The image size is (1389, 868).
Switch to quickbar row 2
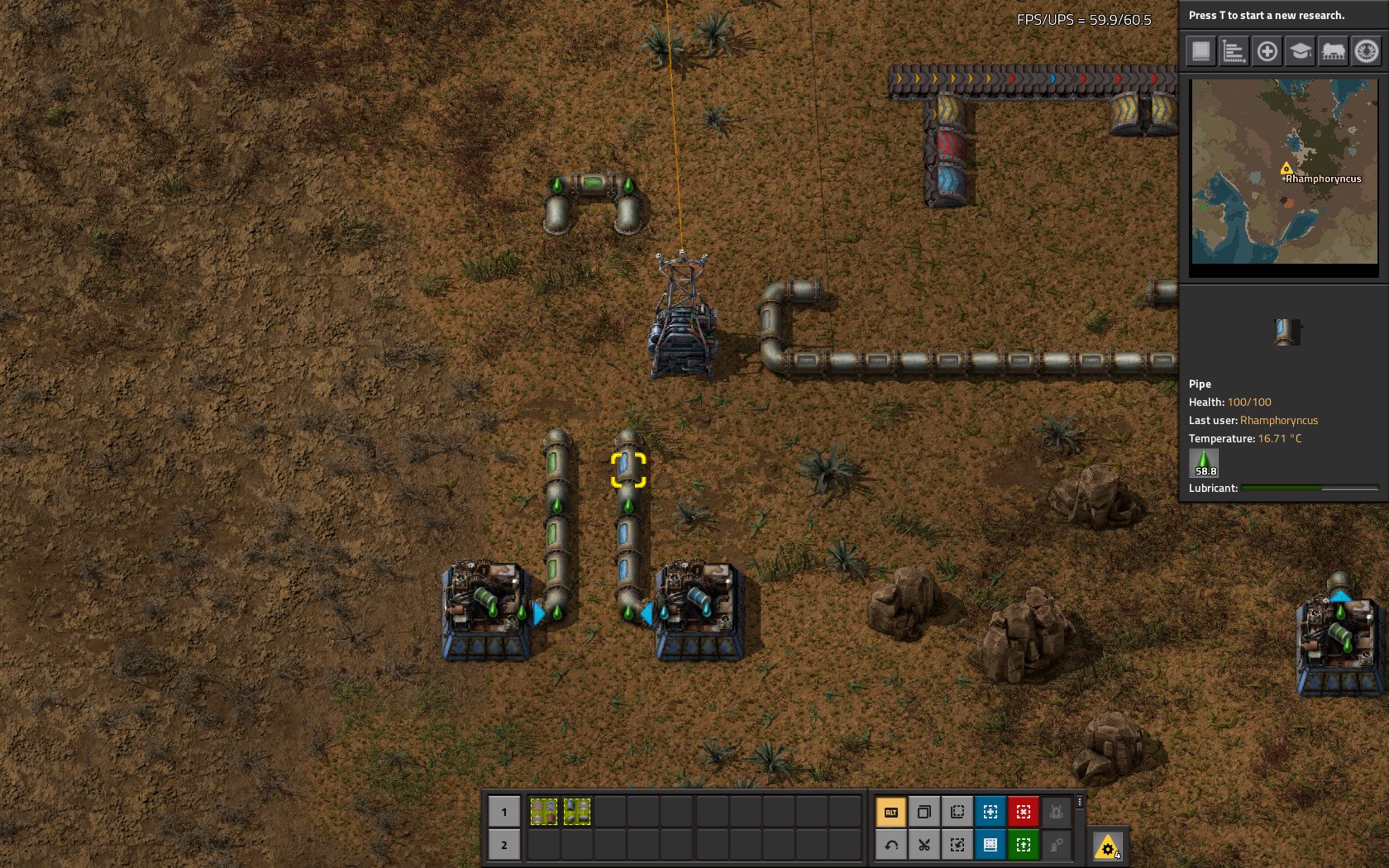[x=504, y=845]
